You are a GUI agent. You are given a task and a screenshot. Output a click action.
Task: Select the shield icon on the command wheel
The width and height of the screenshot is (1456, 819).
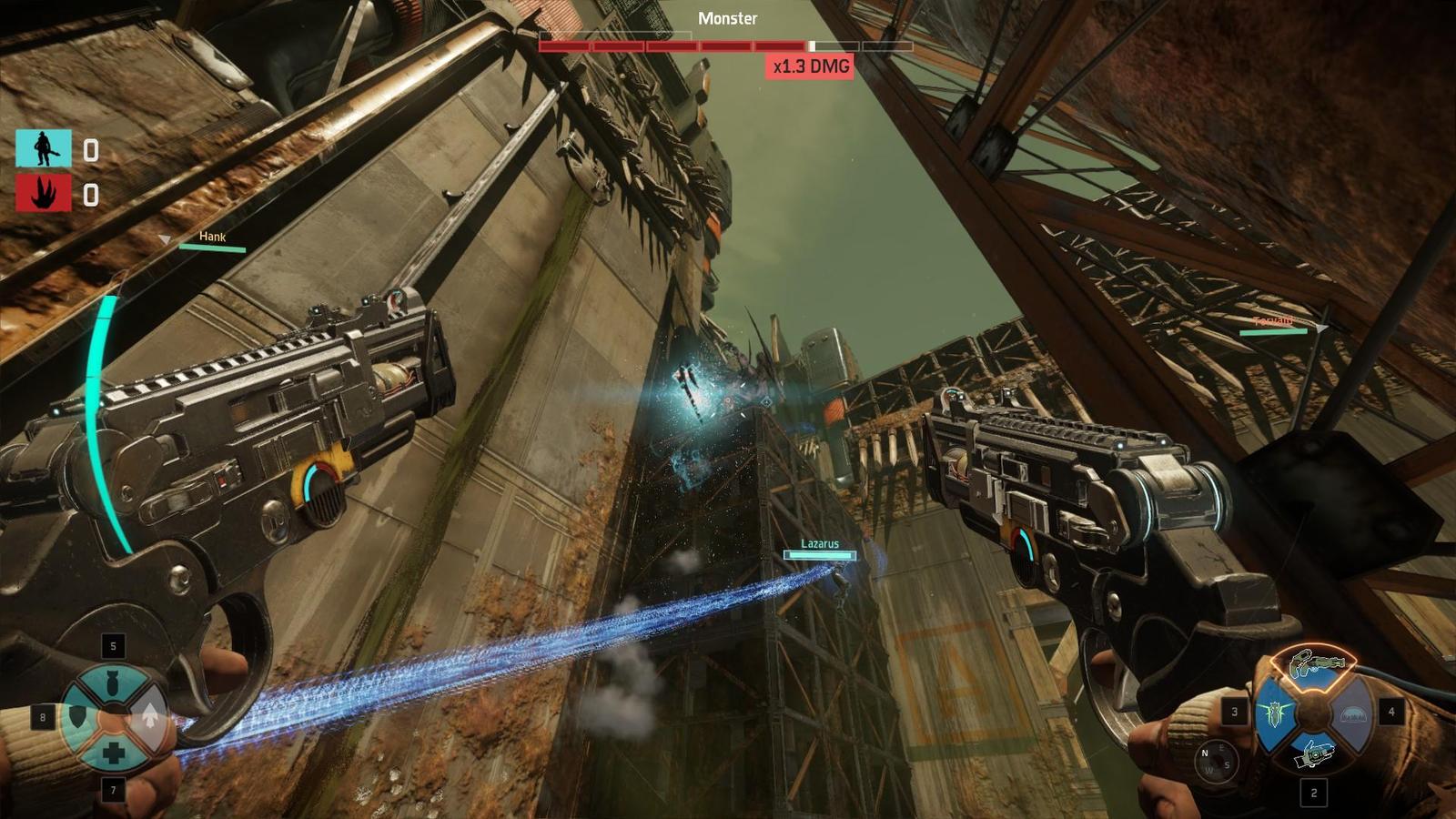point(78,718)
